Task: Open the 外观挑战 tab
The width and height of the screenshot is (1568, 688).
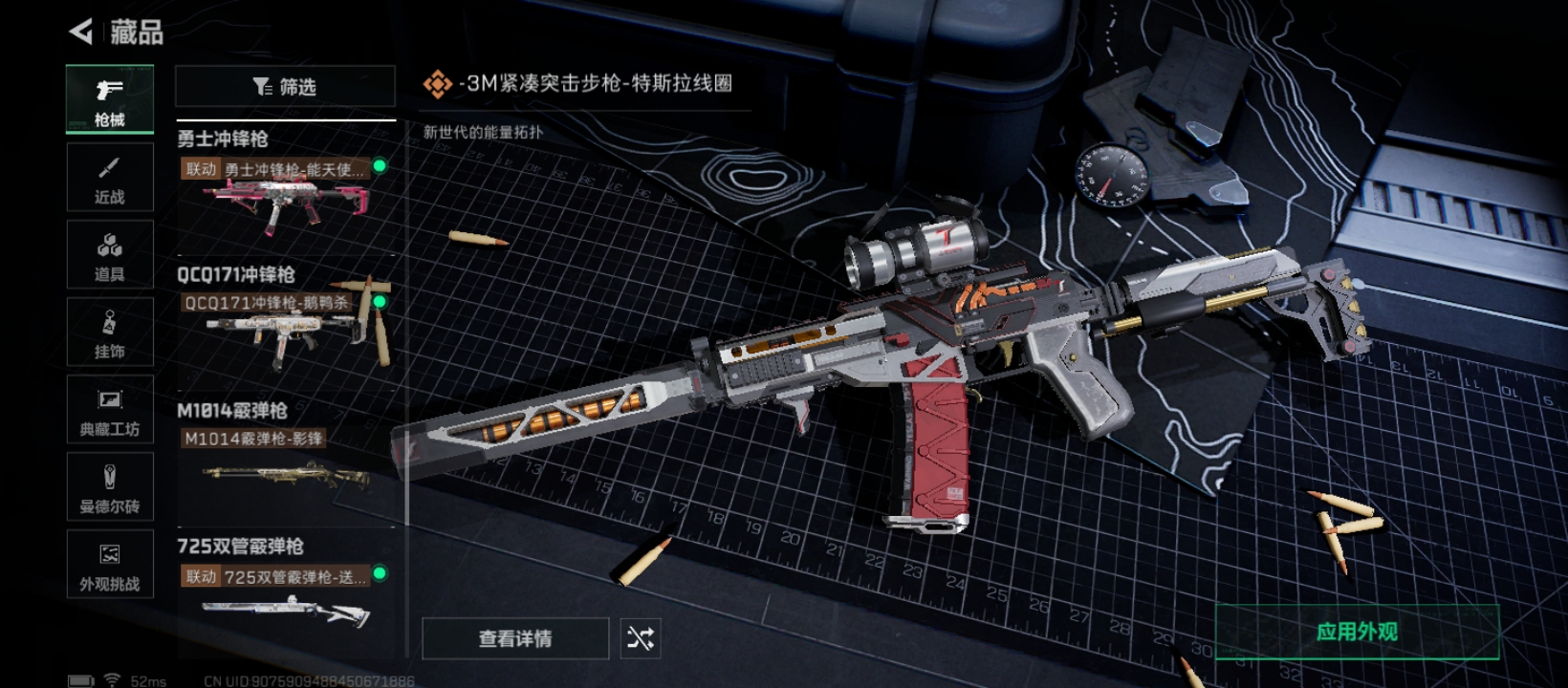Action: pyautogui.click(x=110, y=565)
